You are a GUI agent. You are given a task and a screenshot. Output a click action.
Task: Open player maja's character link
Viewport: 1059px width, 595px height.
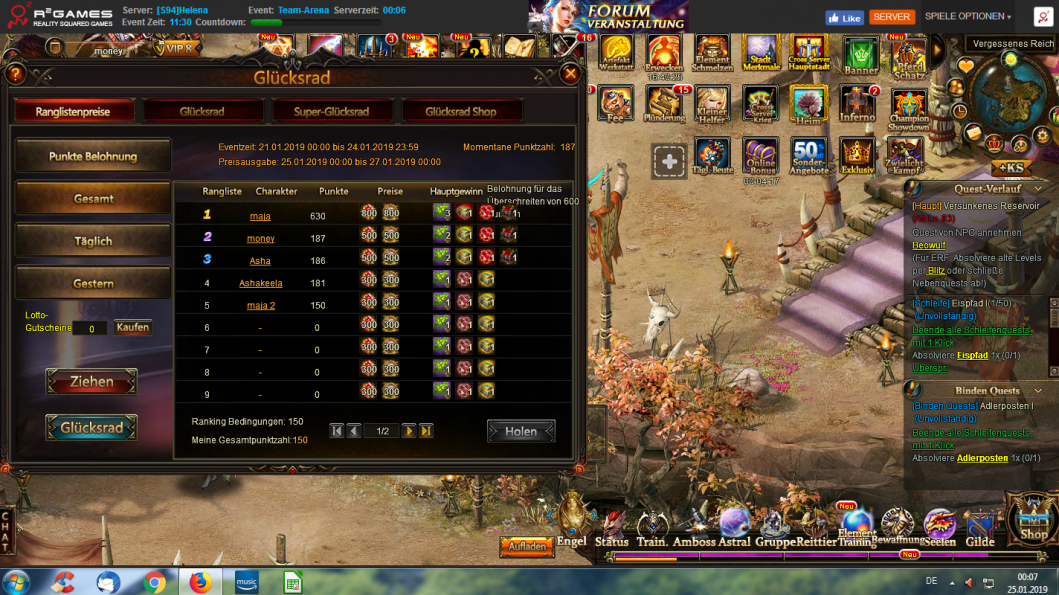click(x=260, y=216)
